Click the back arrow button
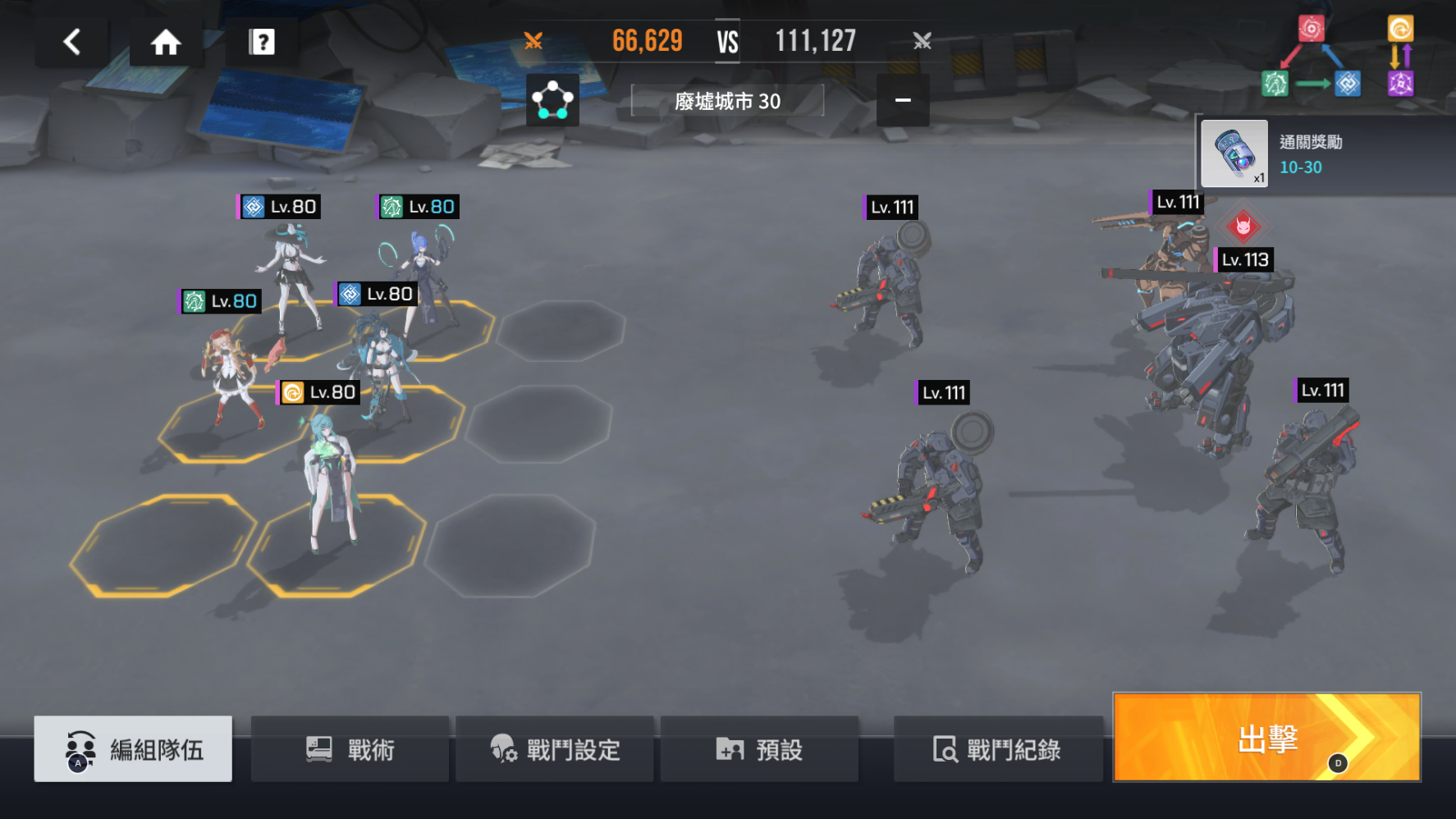This screenshot has width=1456, height=819. (x=71, y=42)
